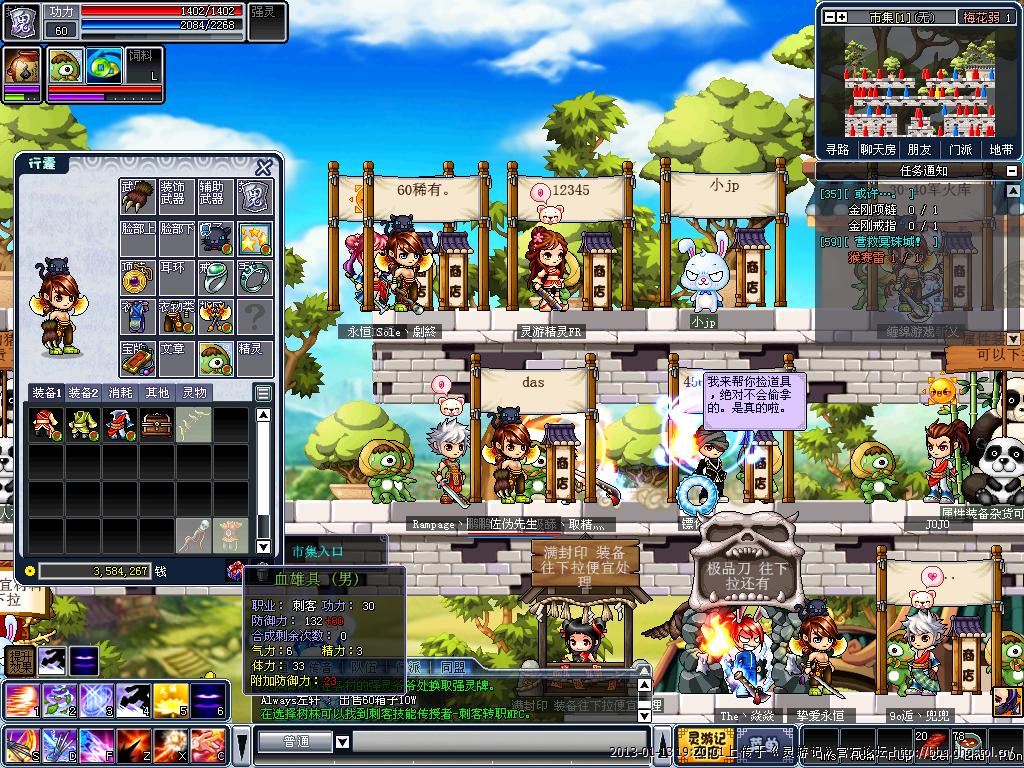1024x768 pixels.
Task: Open the 灵游记 button on the bottom bar
Action: [x=705, y=742]
